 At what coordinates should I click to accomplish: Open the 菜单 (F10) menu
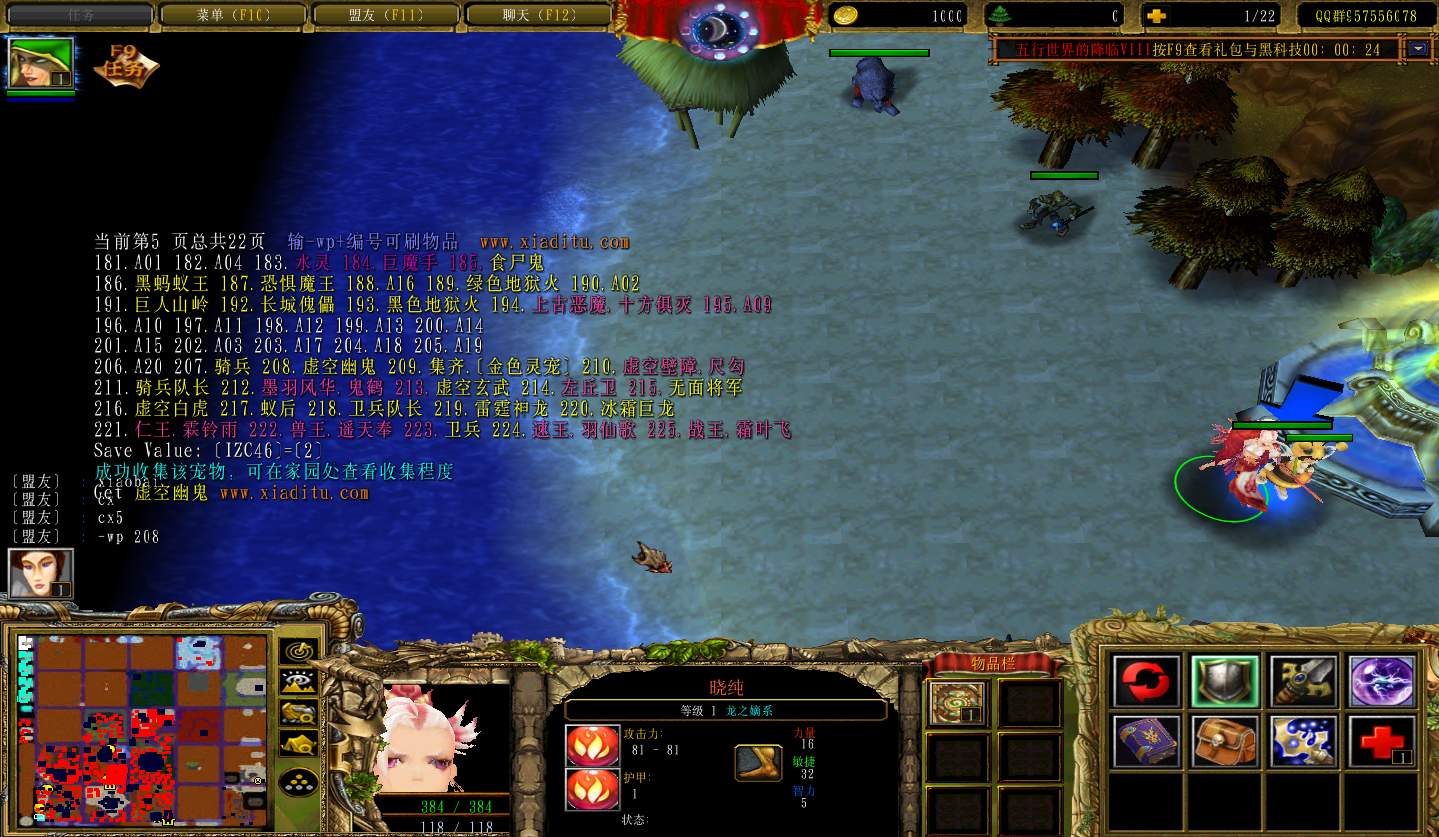(x=235, y=15)
